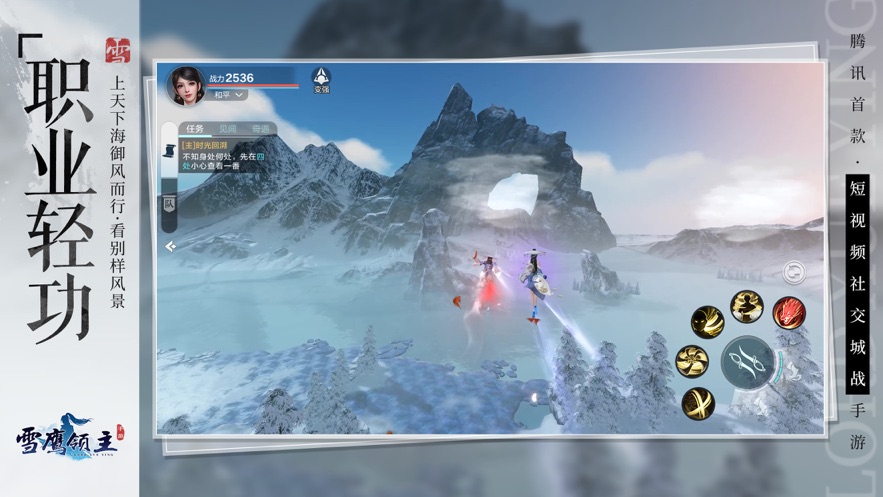Open the 队 team panel
This screenshot has width=883, height=497.
click(x=169, y=203)
